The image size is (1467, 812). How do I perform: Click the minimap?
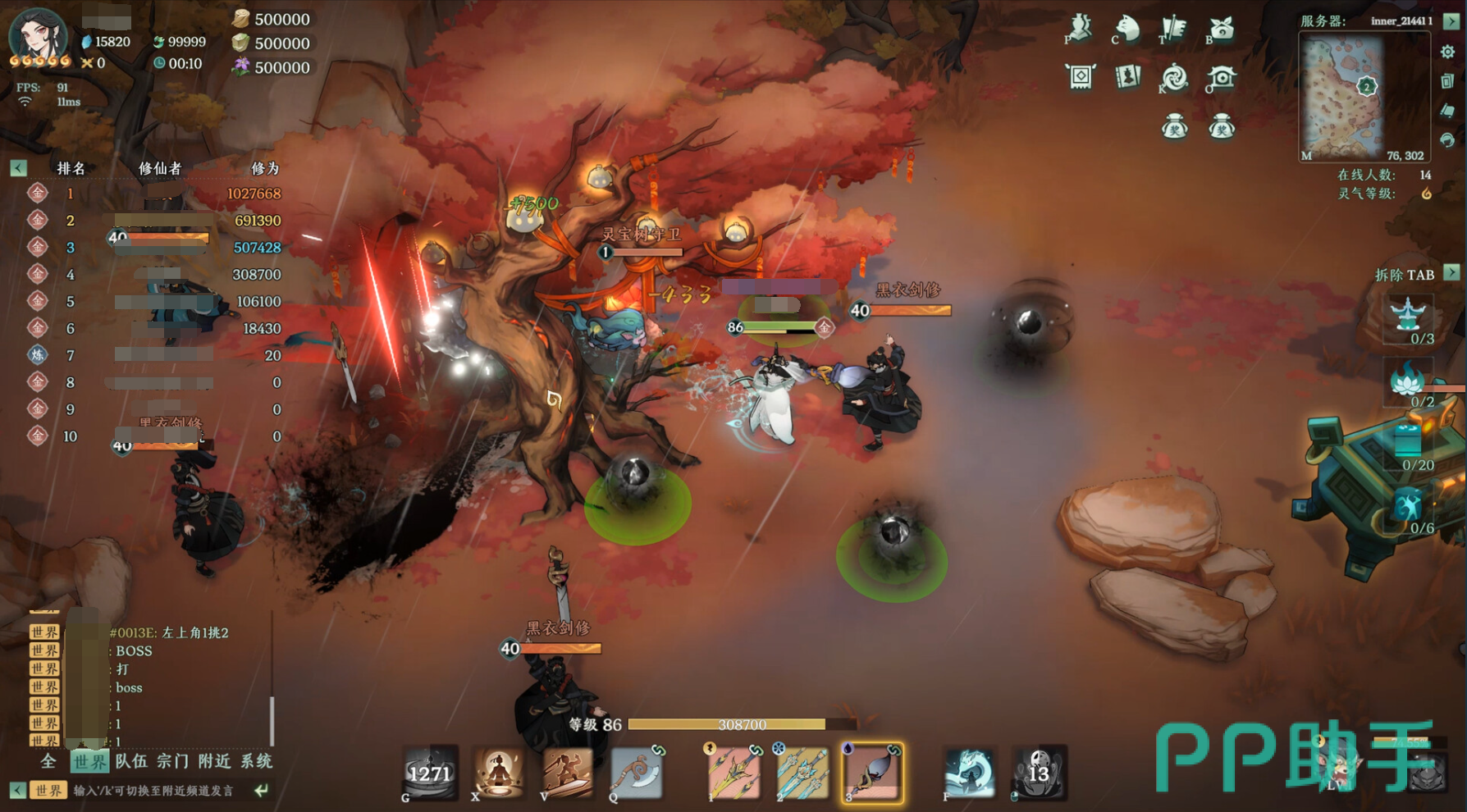(x=1364, y=98)
